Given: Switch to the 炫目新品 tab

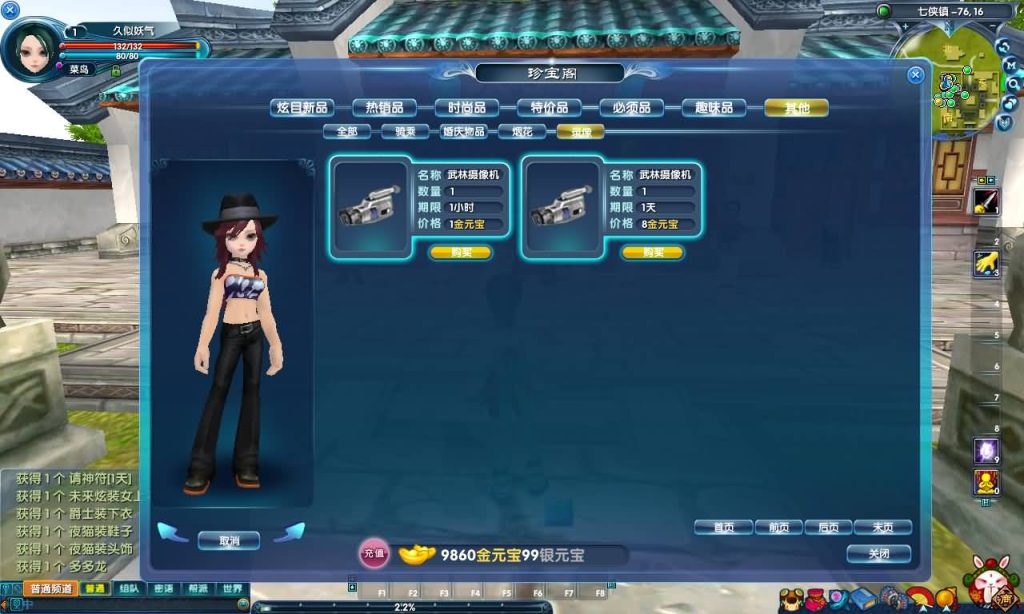Looking at the screenshot, I should coord(302,108).
